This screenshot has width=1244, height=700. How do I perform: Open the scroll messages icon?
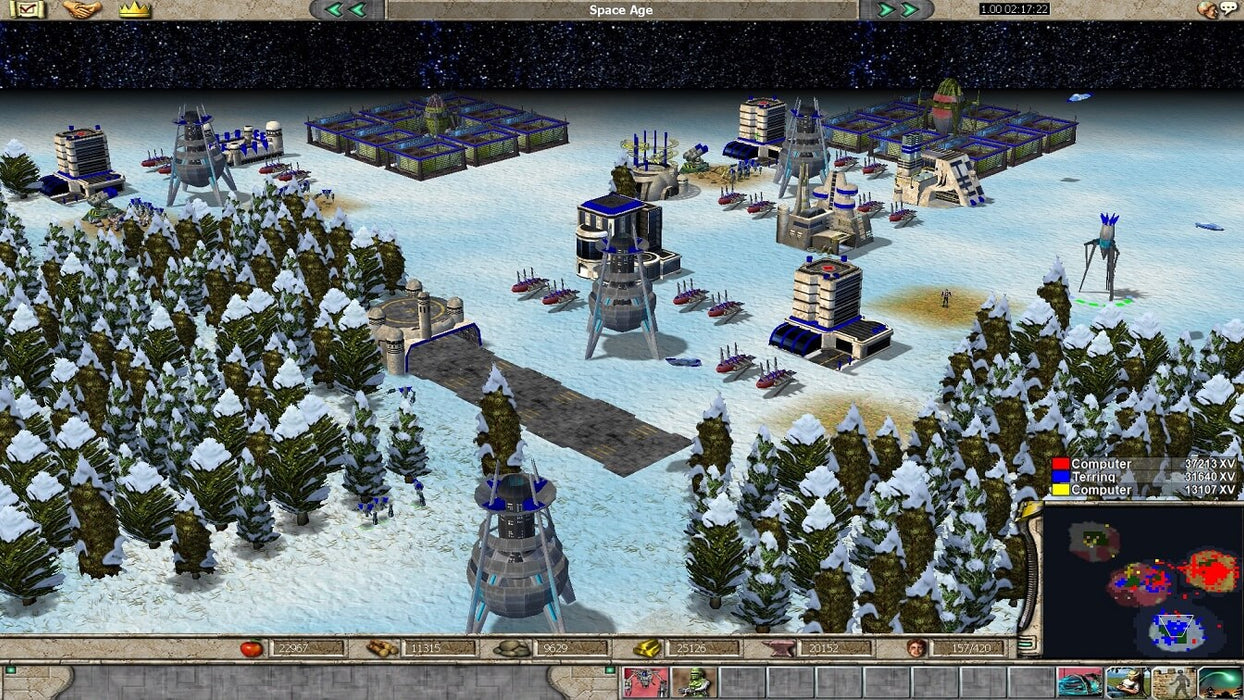point(26,10)
